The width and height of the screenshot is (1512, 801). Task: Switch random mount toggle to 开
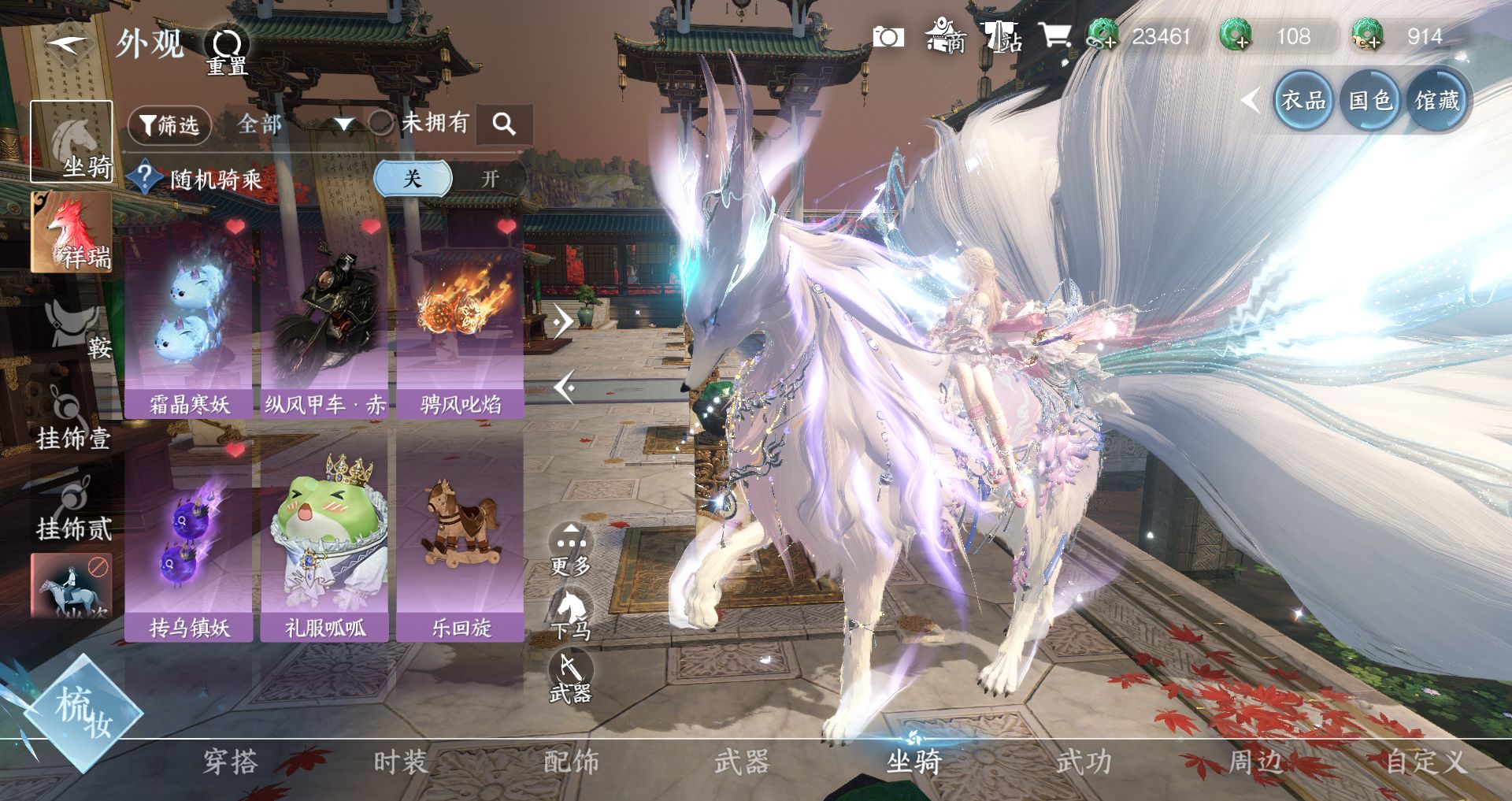click(x=490, y=179)
